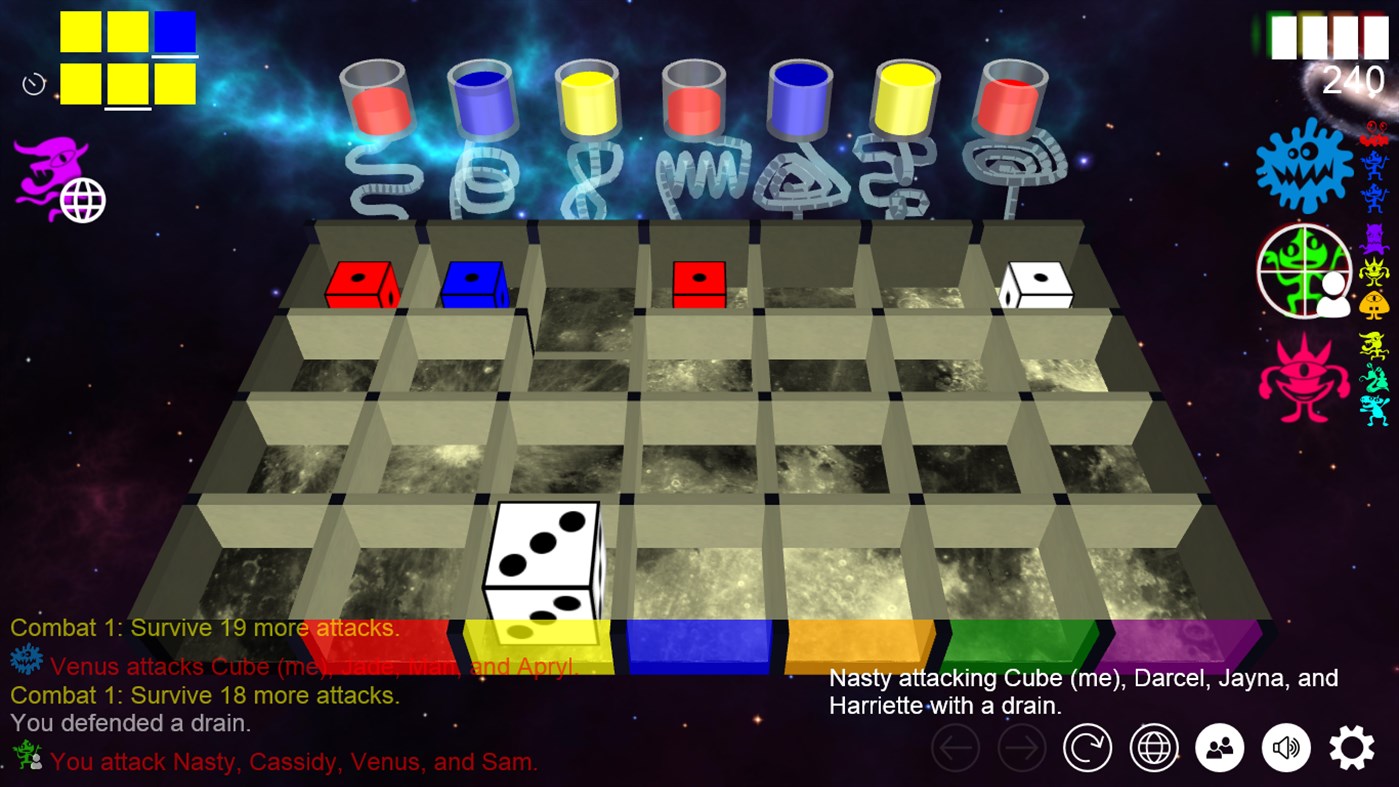Mute the game audio with the speaker icon
1399x787 pixels.
[1286, 747]
